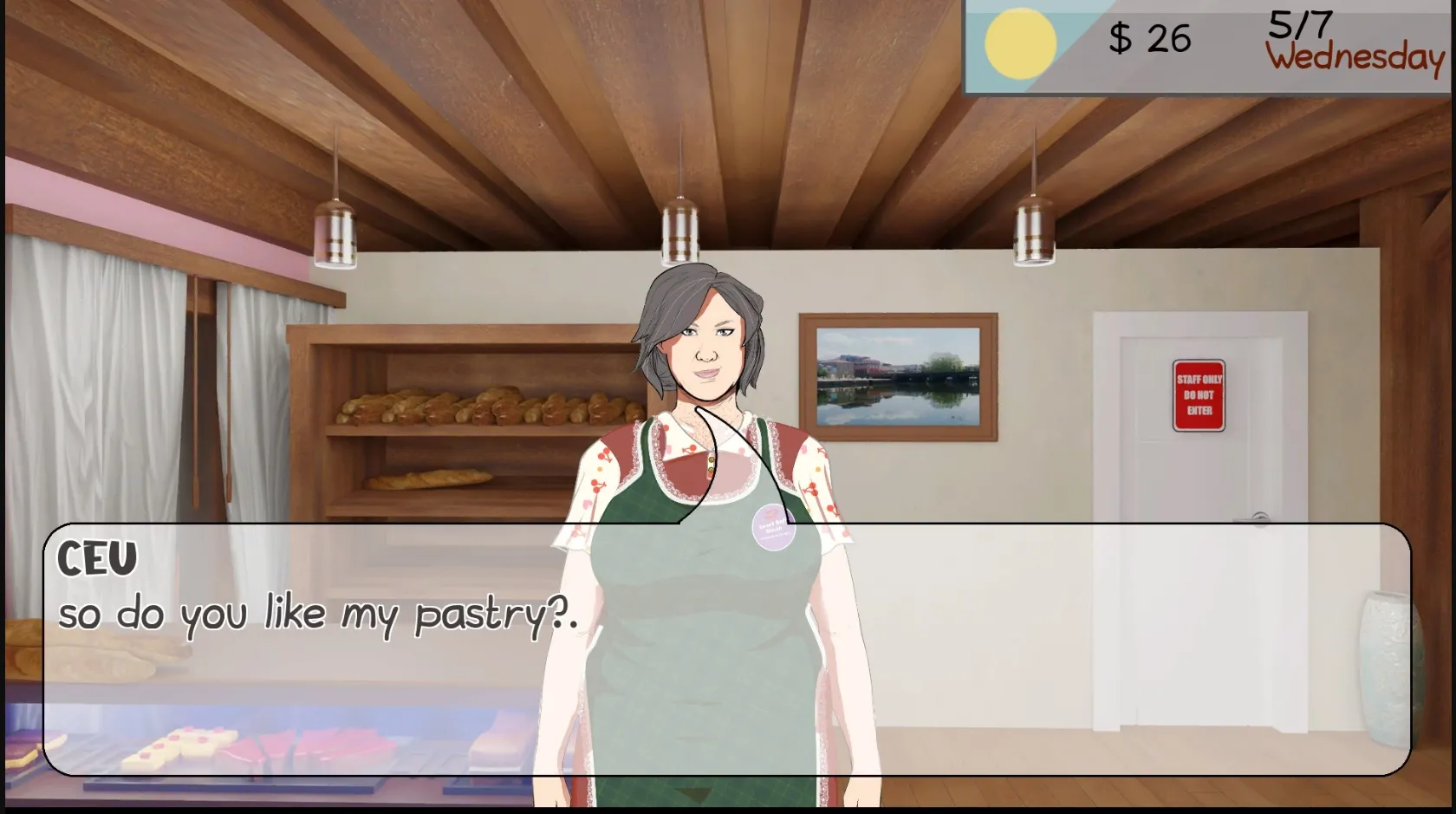
Task: Click the 5/7 Wednesday day indicator
Action: coord(1348,39)
